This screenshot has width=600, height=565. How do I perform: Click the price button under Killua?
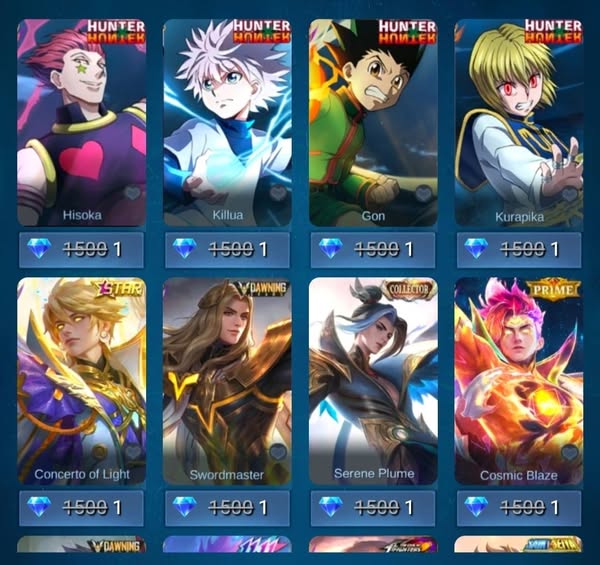click(227, 249)
